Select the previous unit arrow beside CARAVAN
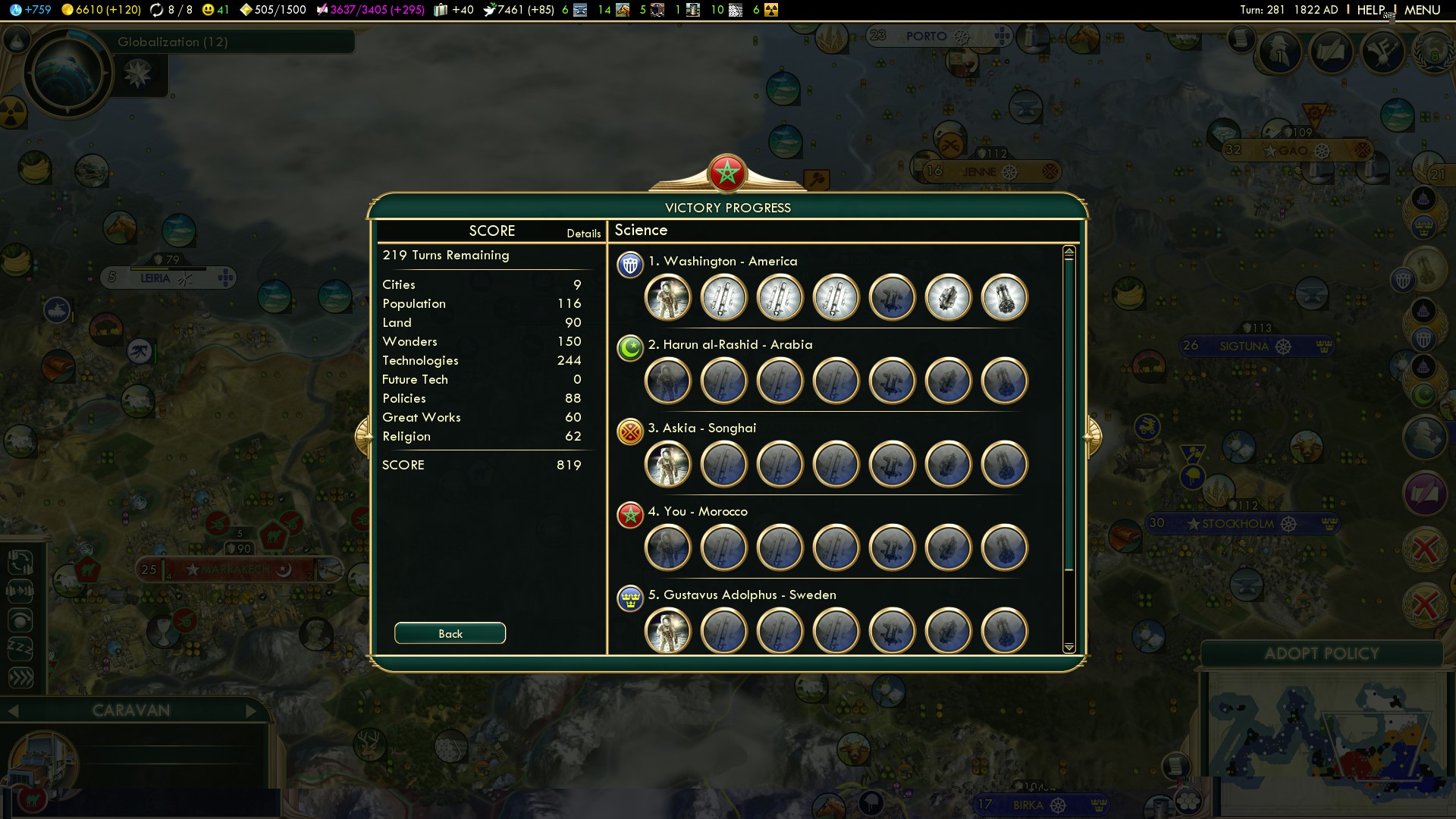This screenshot has height=819, width=1456. 13,711
